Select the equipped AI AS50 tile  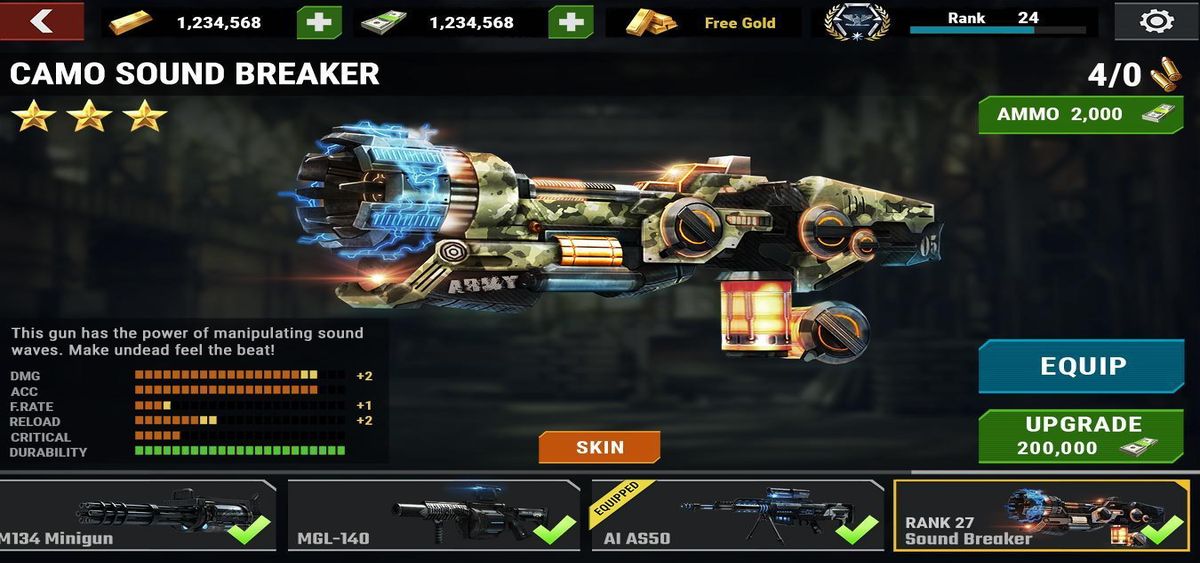point(737,515)
